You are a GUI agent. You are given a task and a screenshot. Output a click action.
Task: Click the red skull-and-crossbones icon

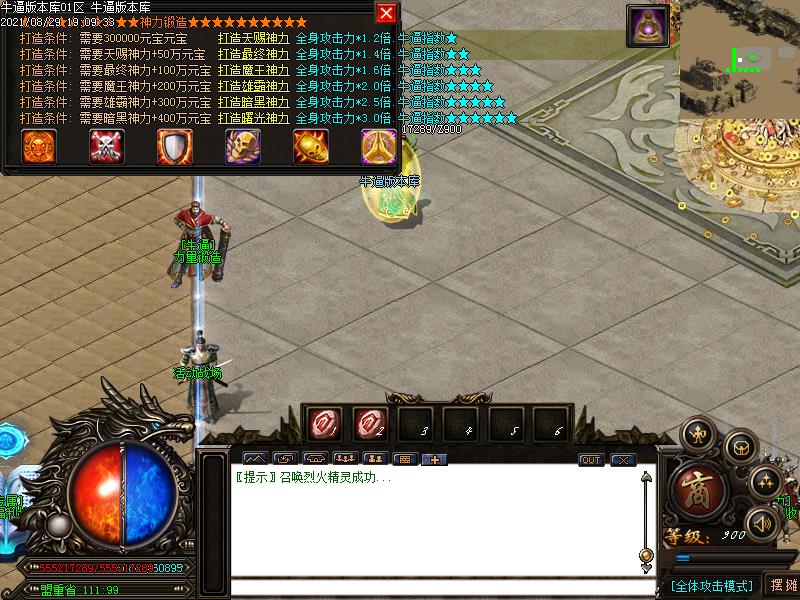point(107,146)
